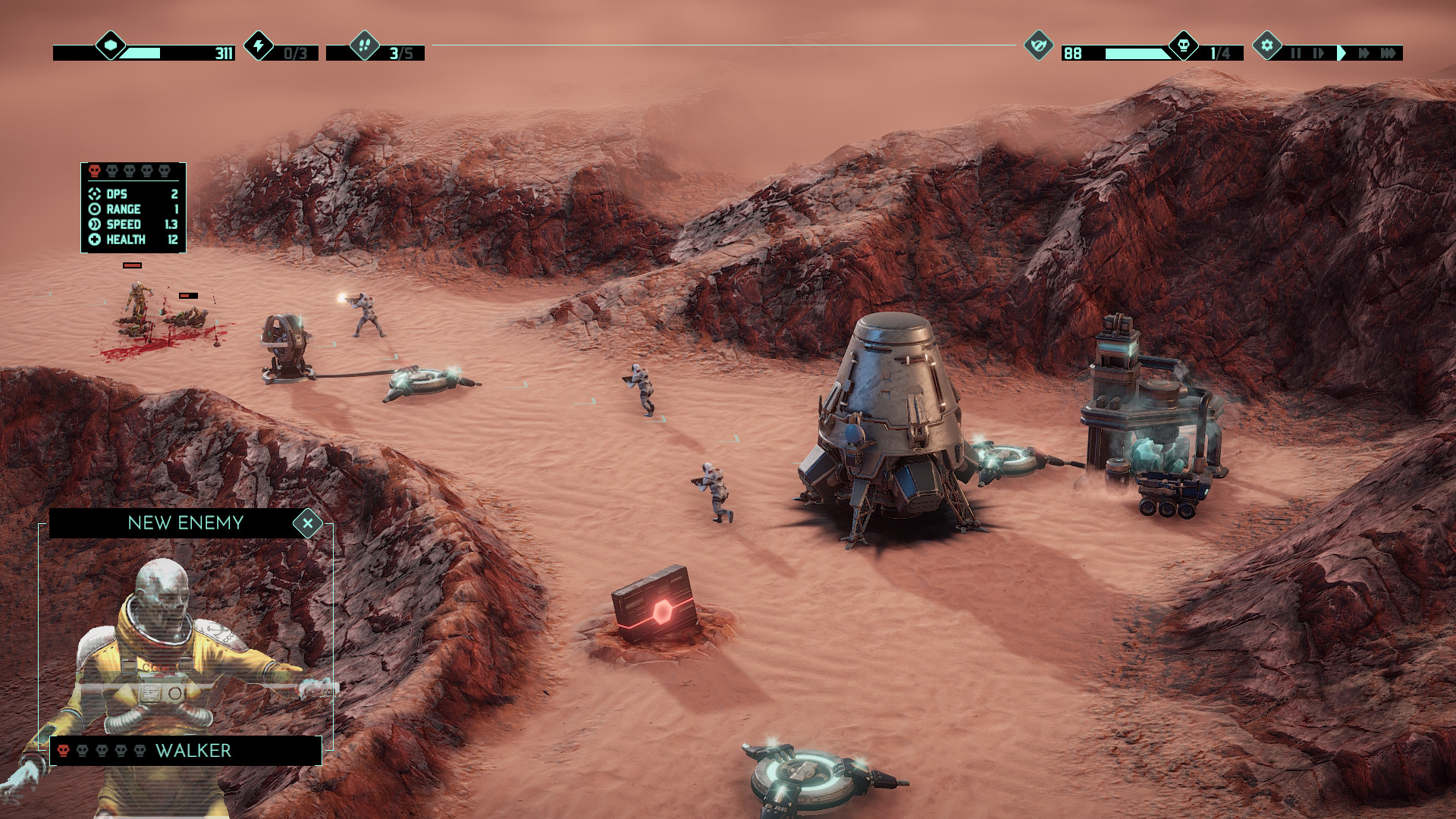This screenshot has height=819, width=1456.
Task: Select the lightning energy icon showing 0/3
Action: pos(259,47)
